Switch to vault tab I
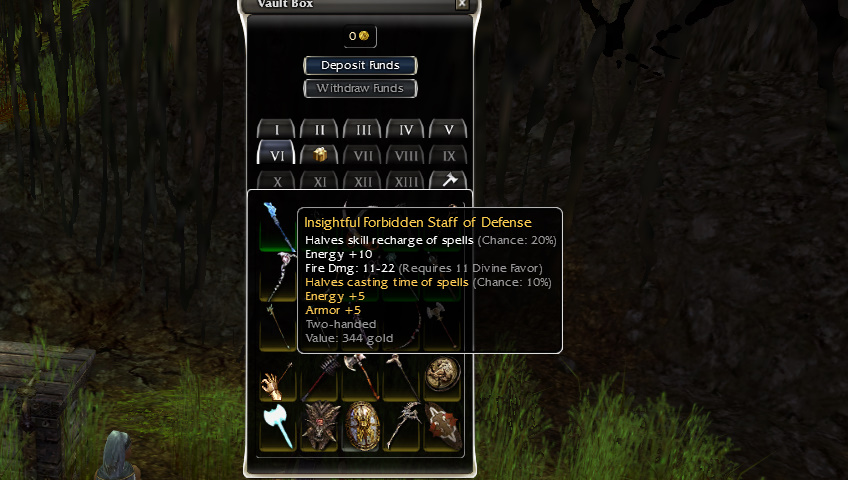The width and height of the screenshot is (848, 480). click(x=277, y=130)
